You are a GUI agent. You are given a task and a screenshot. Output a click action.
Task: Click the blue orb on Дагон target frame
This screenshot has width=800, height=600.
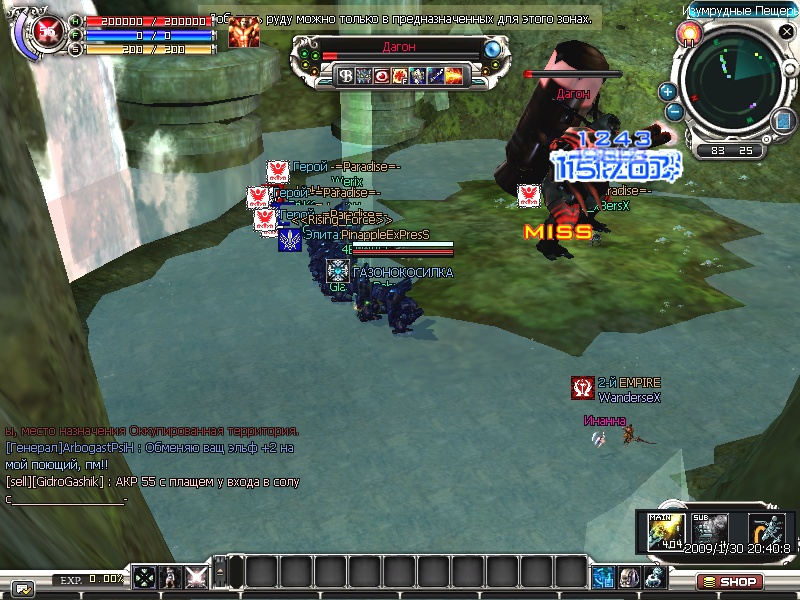492,49
